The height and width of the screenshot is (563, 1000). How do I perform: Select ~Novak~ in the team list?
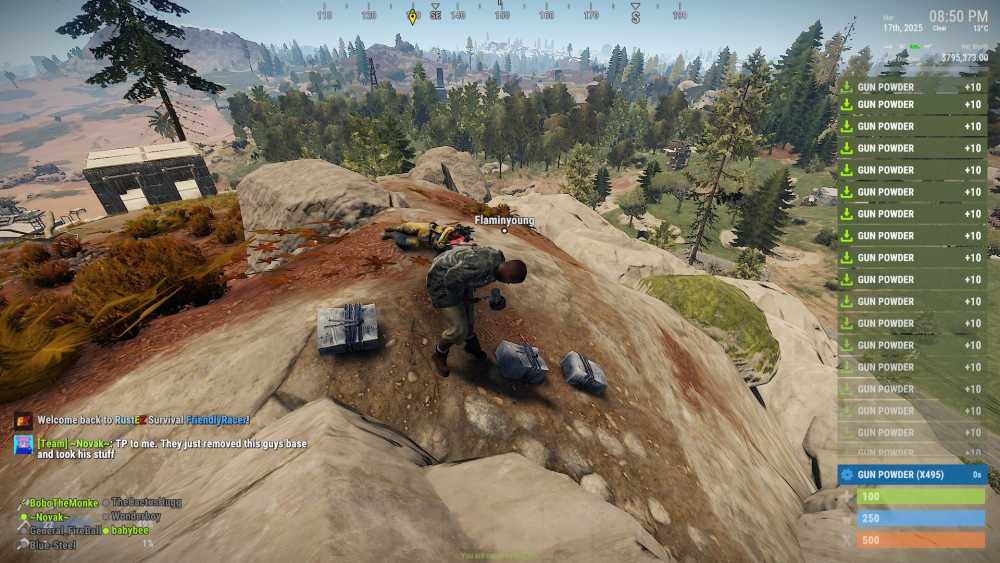click(49, 516)
